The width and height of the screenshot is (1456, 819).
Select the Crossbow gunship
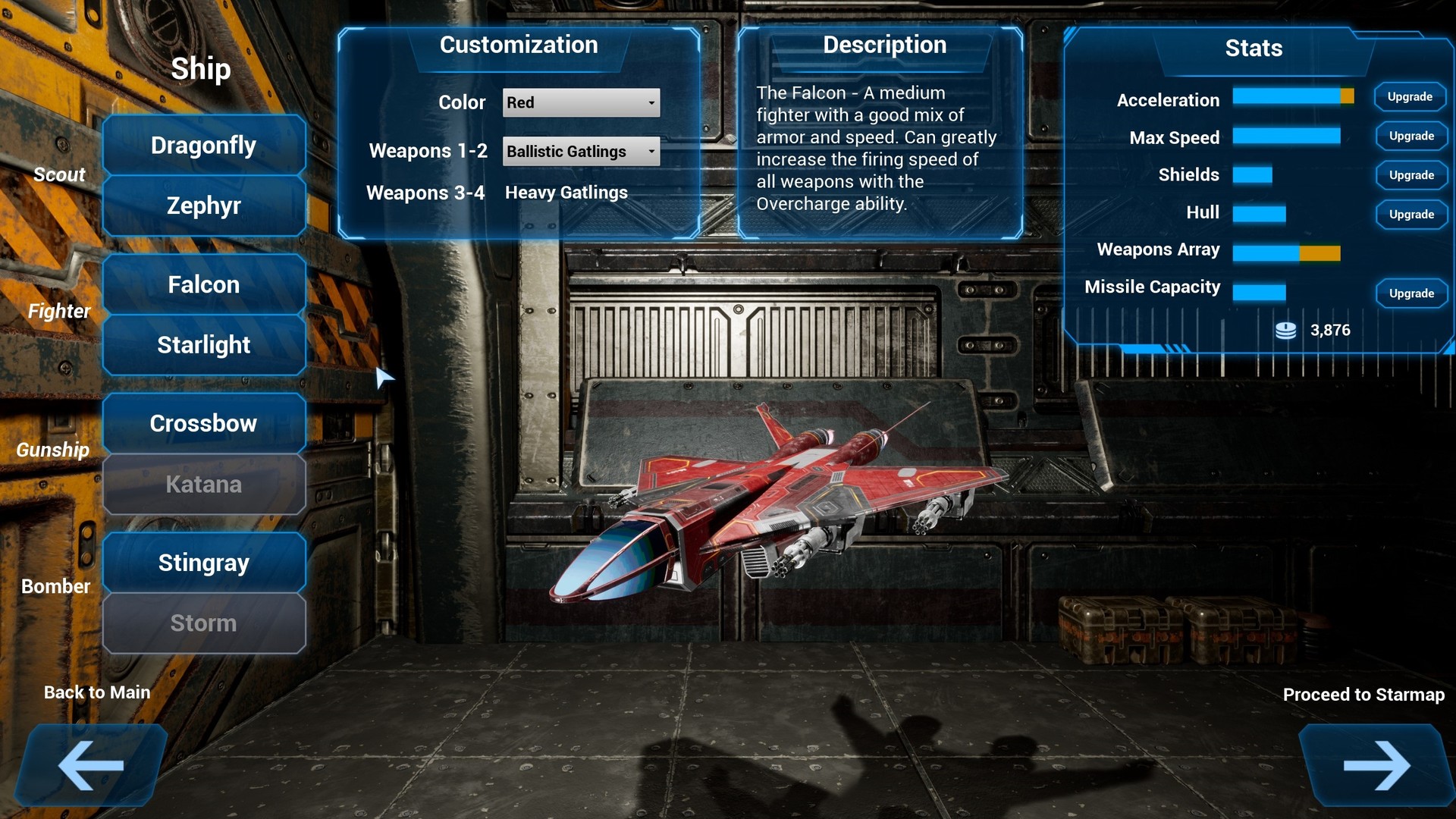point(203,423)
